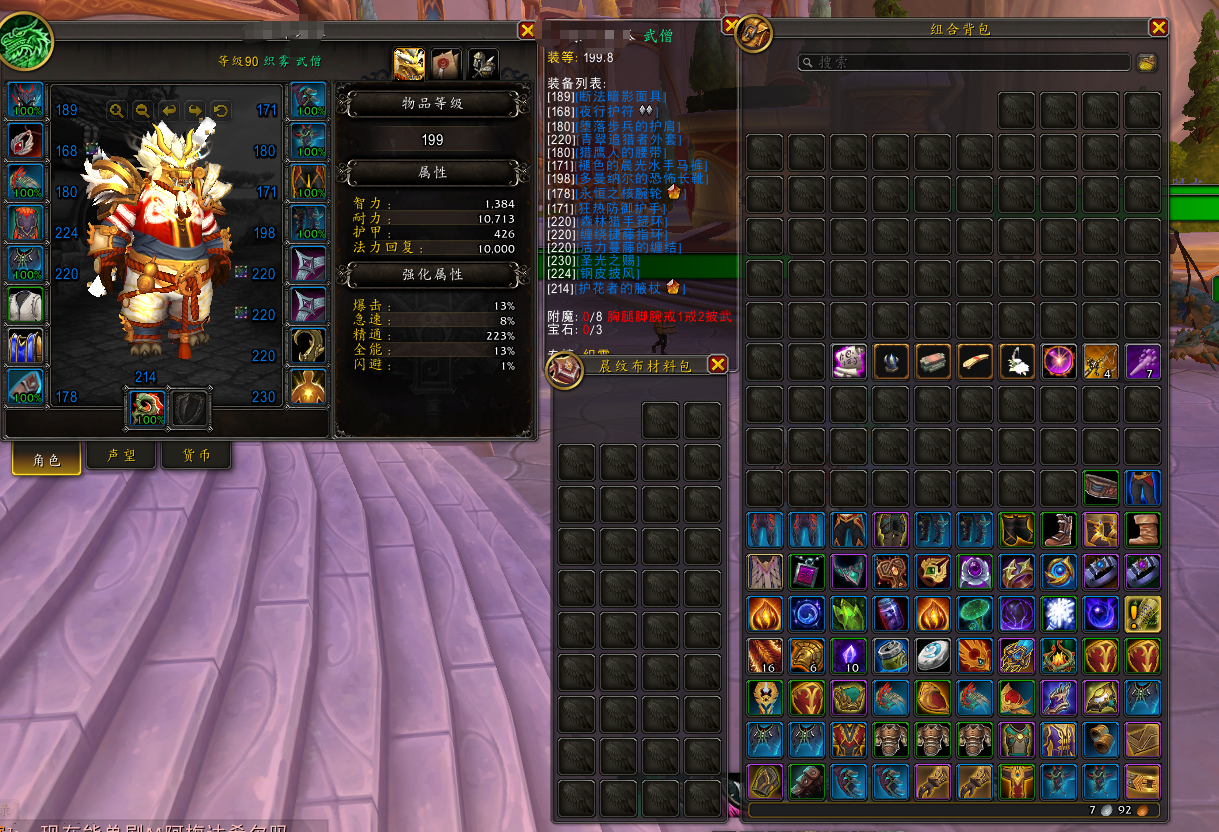Select the 角色 character tab
Screen dimensions: 1219x832
point(47,459)
